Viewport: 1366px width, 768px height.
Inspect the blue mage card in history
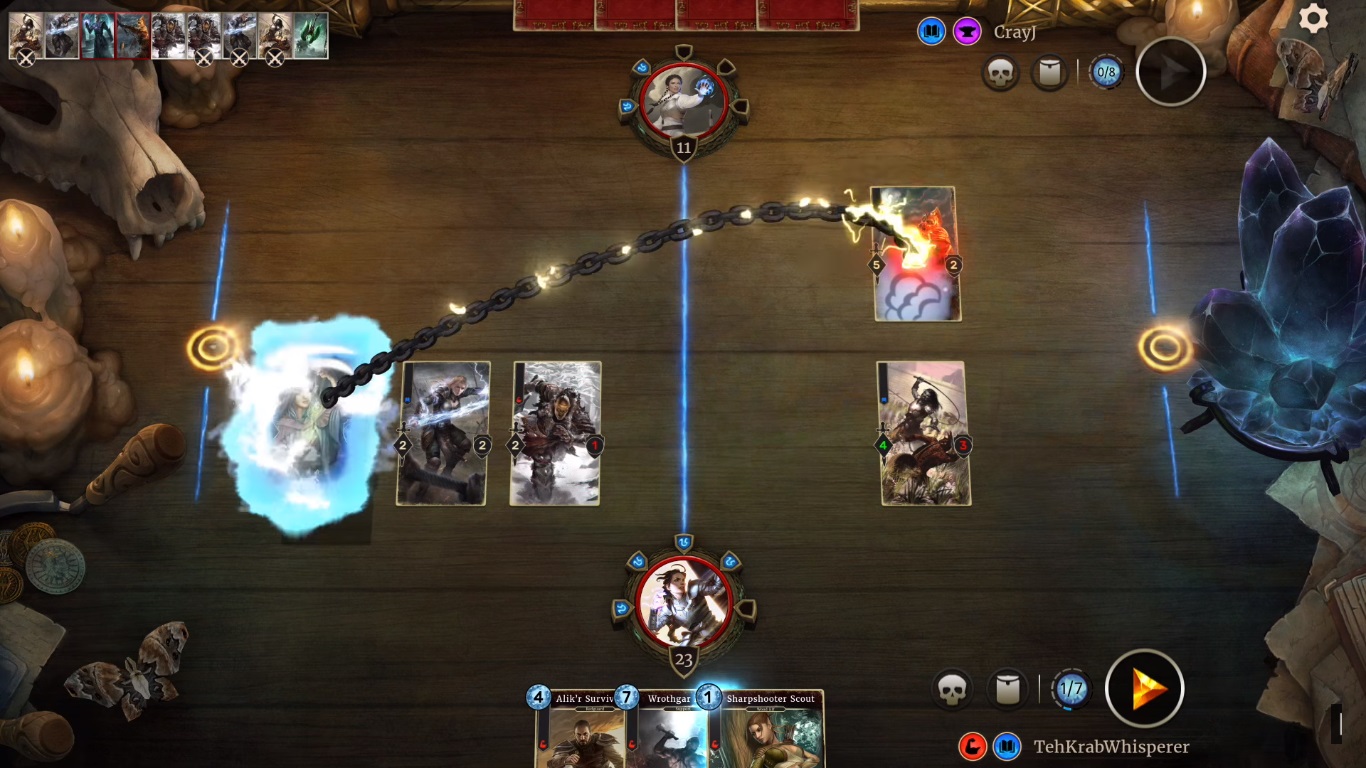[x=98, y=35]
